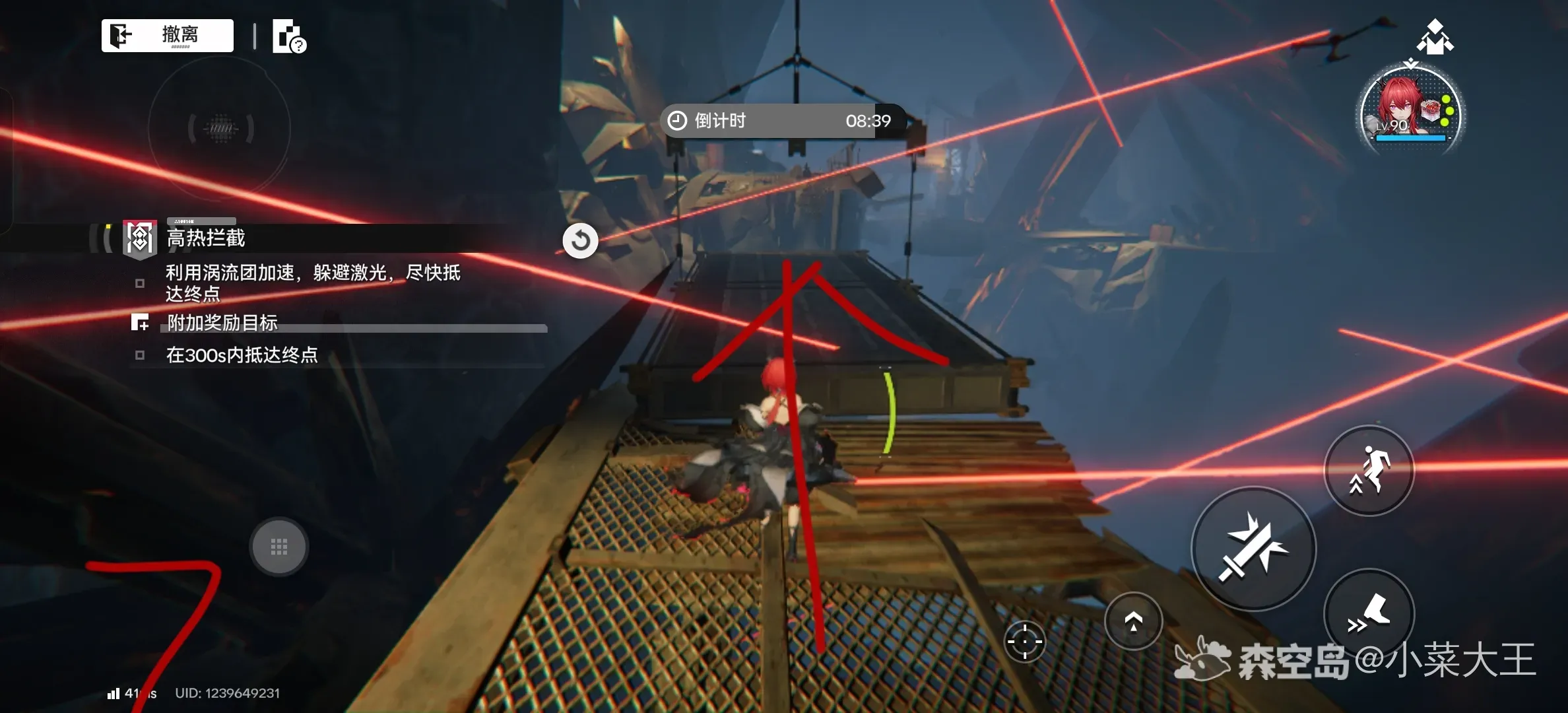Use the dash dodge boot button

point(1369,612)
